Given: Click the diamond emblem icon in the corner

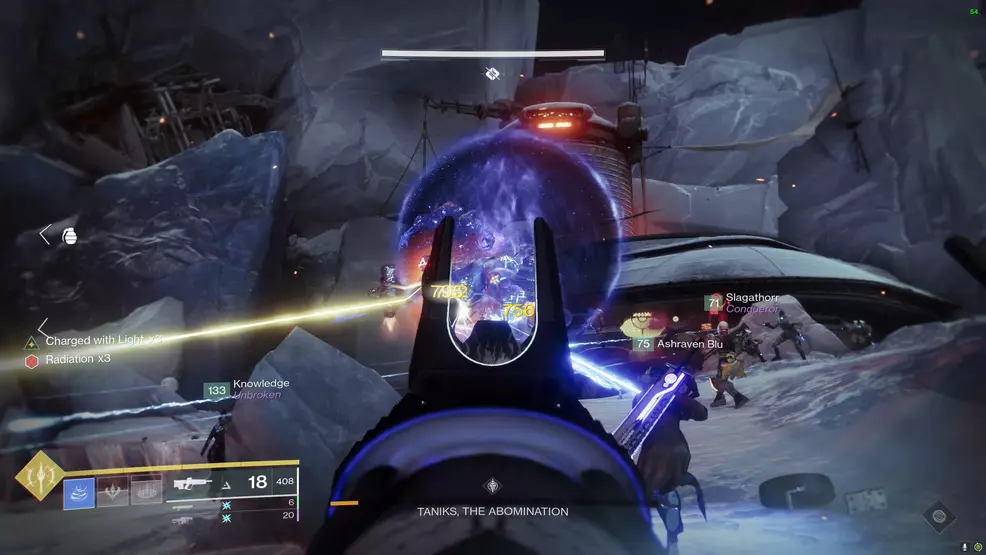Looking at the screenshot, I should point(938,516).
